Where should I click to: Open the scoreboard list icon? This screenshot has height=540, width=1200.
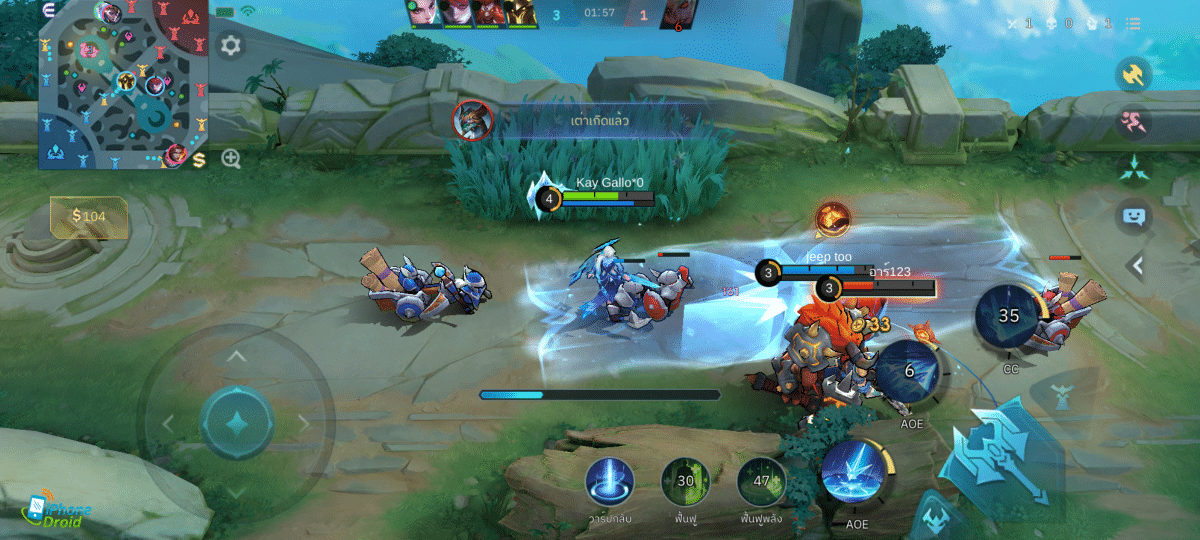click(1133, 24)
